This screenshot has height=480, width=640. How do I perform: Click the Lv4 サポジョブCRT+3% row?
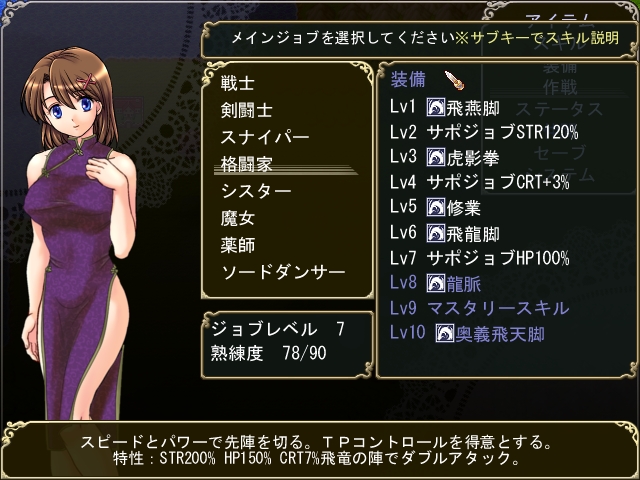coord(482,182)
